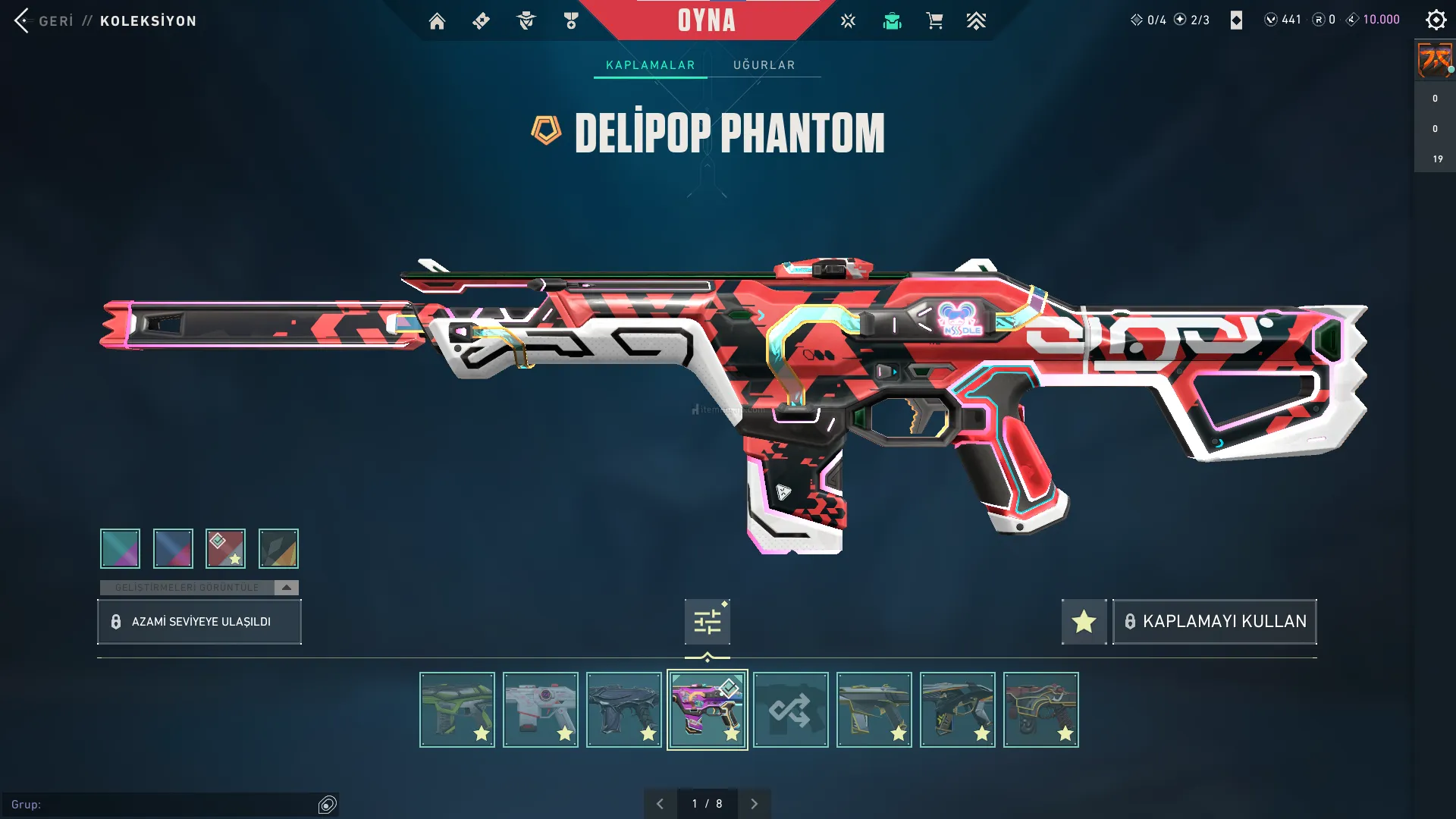
Task: Go to the next skin page
Action: 754,804
